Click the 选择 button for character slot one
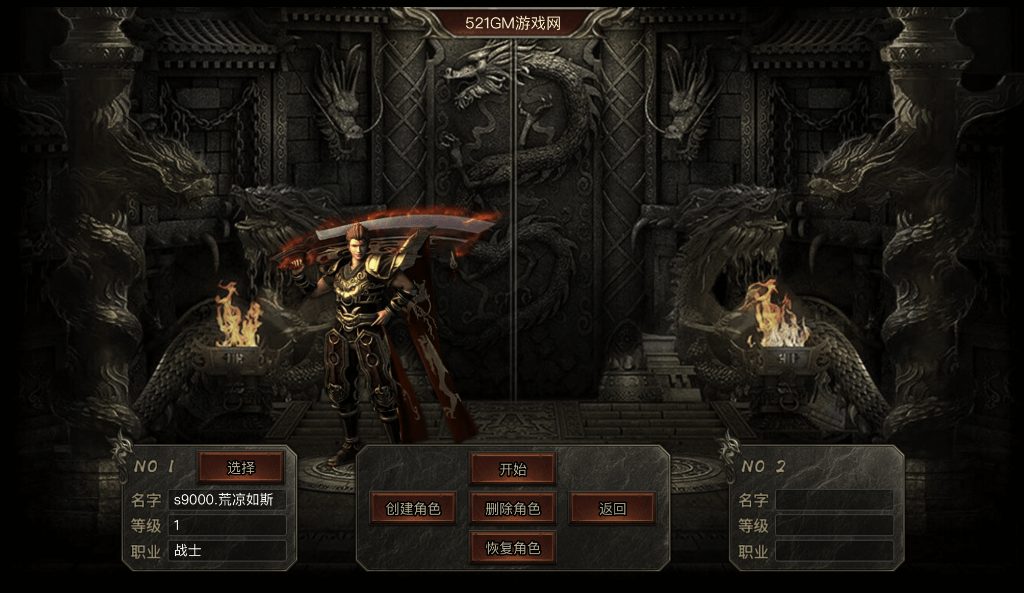 (x=241, y=467)
